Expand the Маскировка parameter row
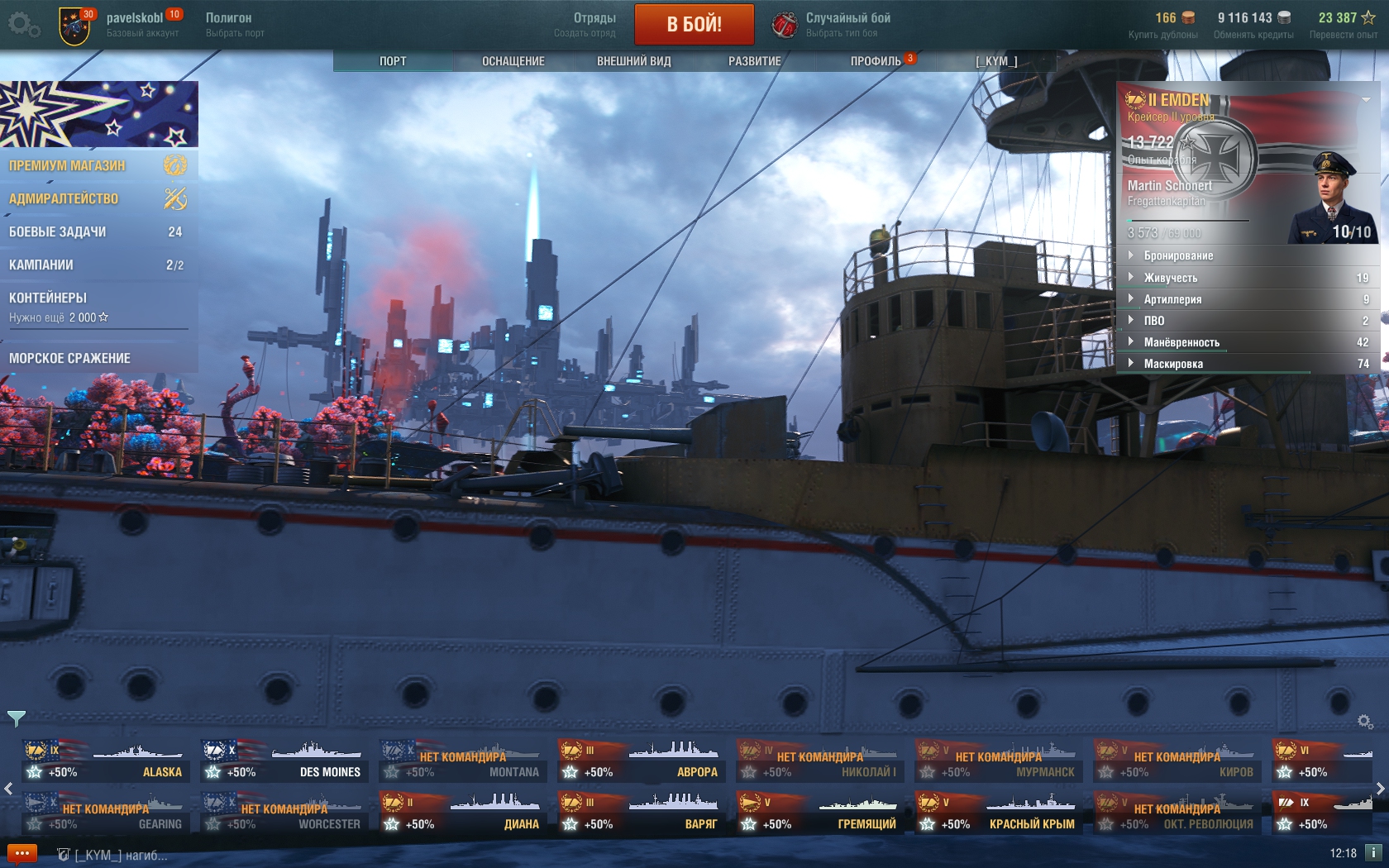 [1173, 364]
